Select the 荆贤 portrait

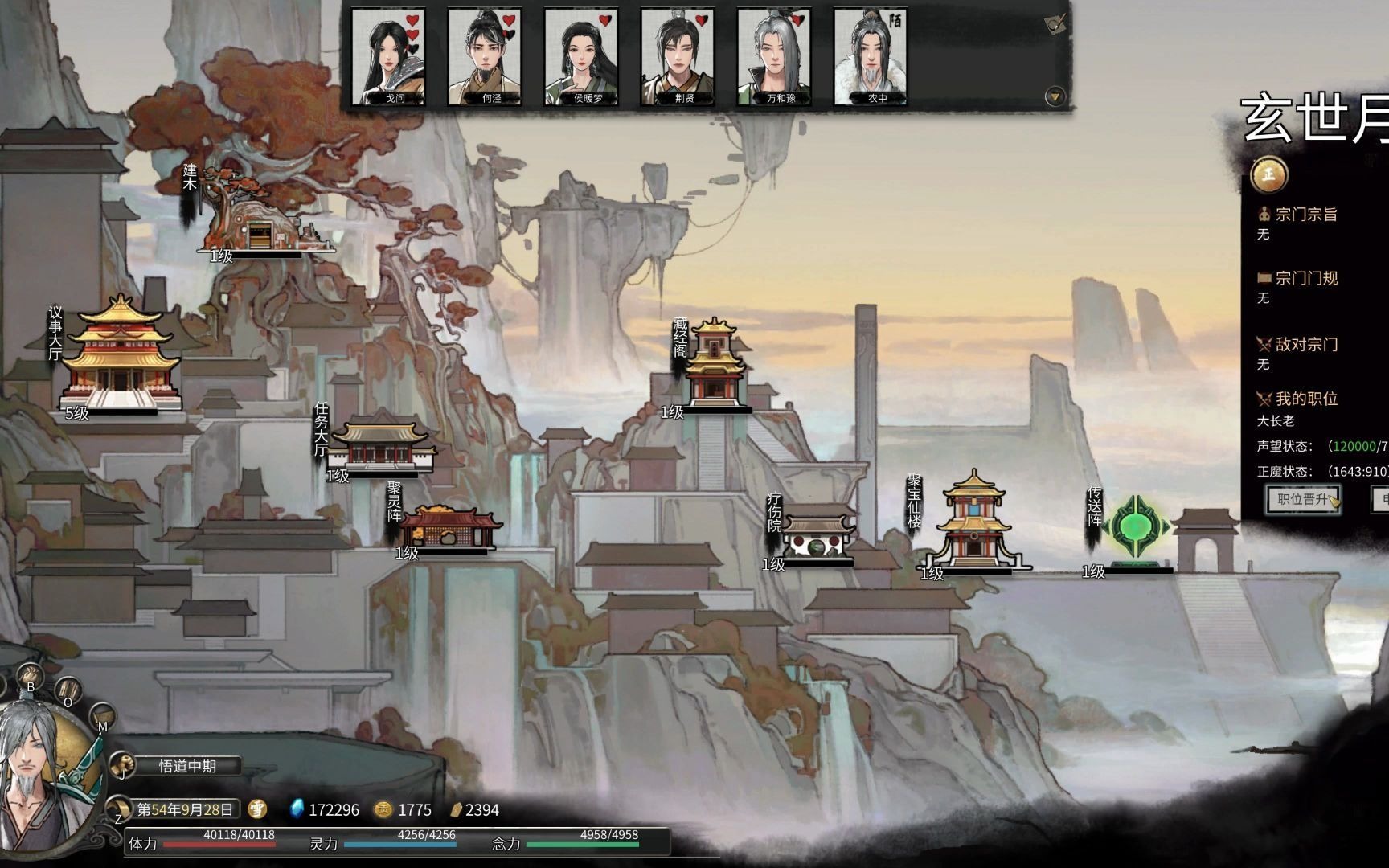(x=678, y=57)
